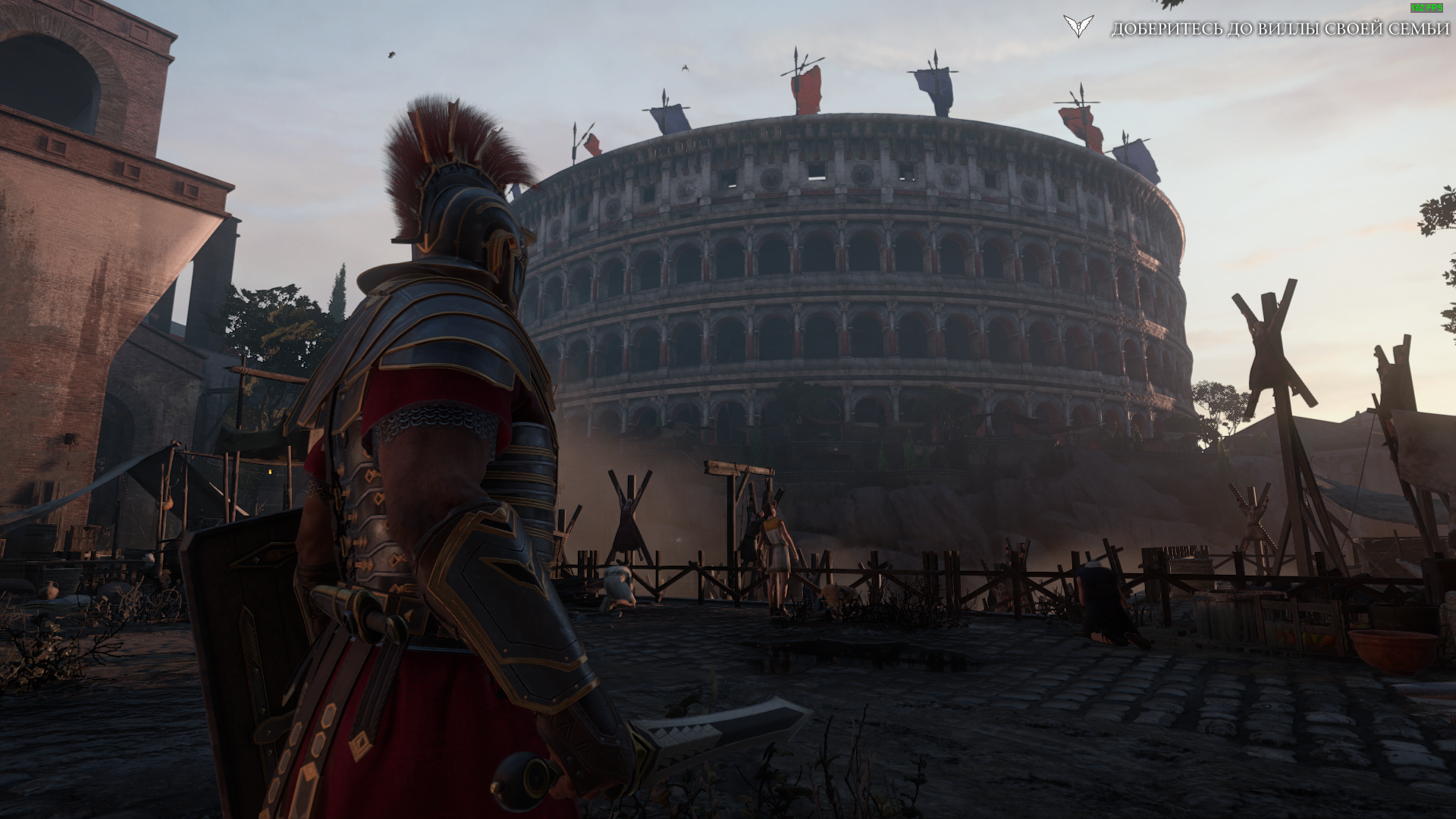Image resolution: width=1456 pixels, height=819 pixels.
Task: Select the eagle emblem objective icon
Action: (1078, 27)
